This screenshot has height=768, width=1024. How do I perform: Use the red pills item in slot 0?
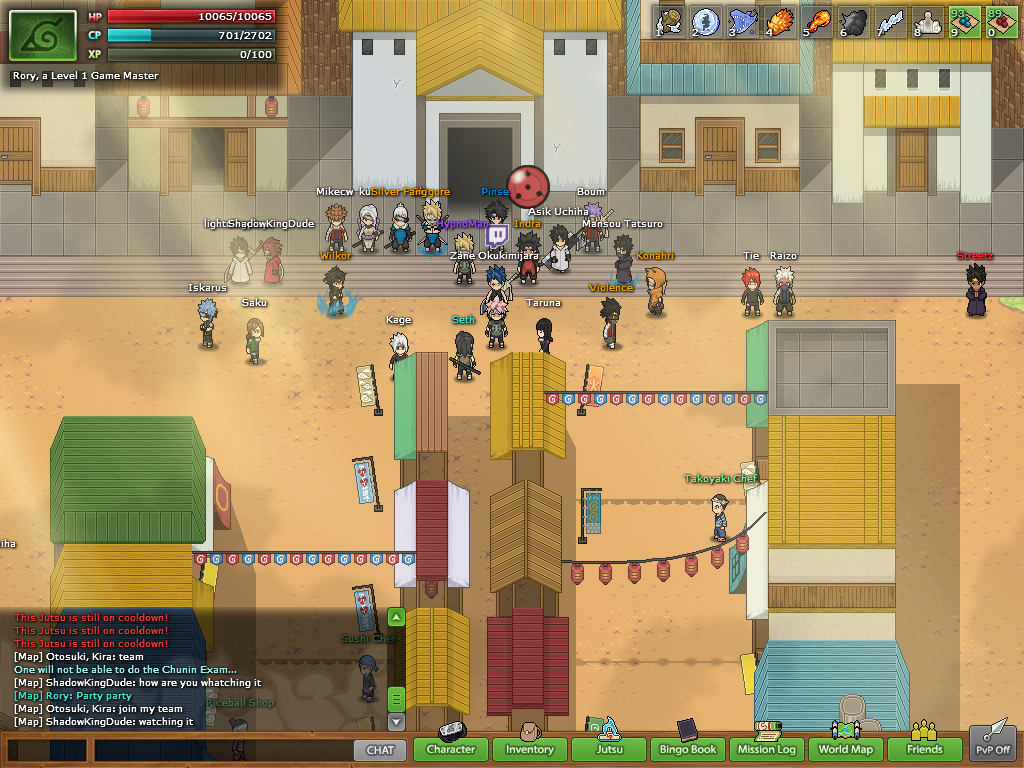pyautogui.click(x=1002, y=21)
